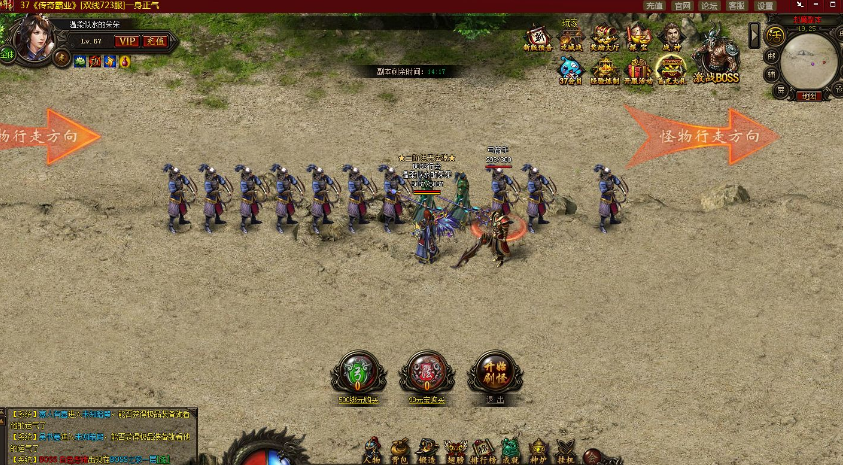Open the 开服活动 gift box event
This screenshot has width=843, height=465.
pyautogui.click(x=637, y=70)
